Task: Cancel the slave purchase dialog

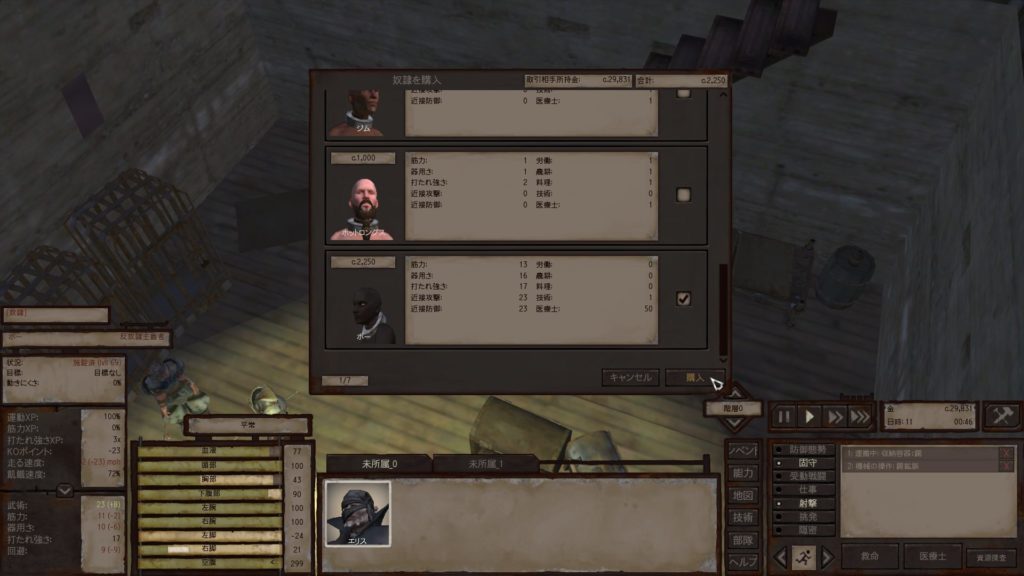Action: (631, 378)
